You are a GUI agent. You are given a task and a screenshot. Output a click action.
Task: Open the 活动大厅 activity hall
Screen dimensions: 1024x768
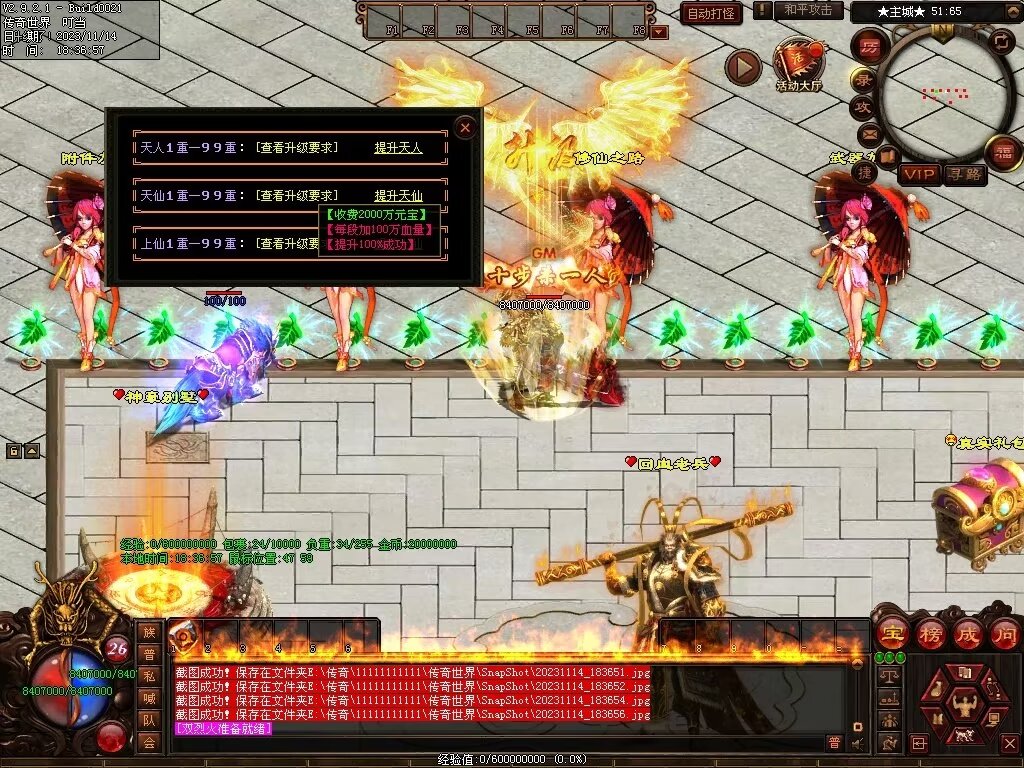[x=799, y=65]
